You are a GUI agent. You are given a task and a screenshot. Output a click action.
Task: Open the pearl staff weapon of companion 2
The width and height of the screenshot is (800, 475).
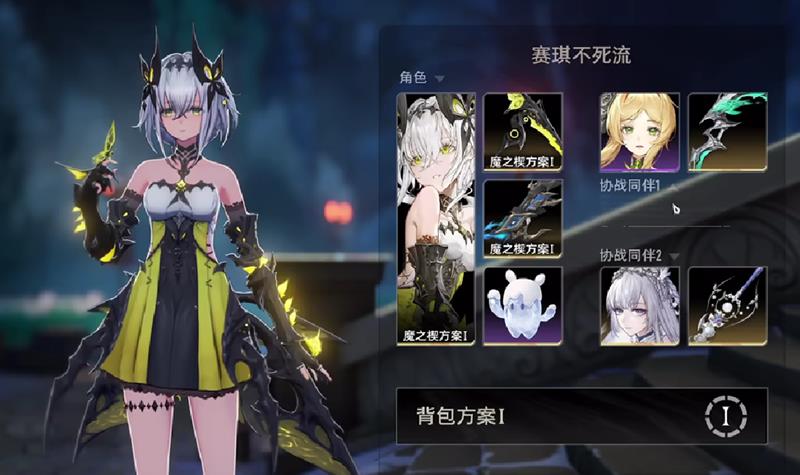(x=727, y=305)
